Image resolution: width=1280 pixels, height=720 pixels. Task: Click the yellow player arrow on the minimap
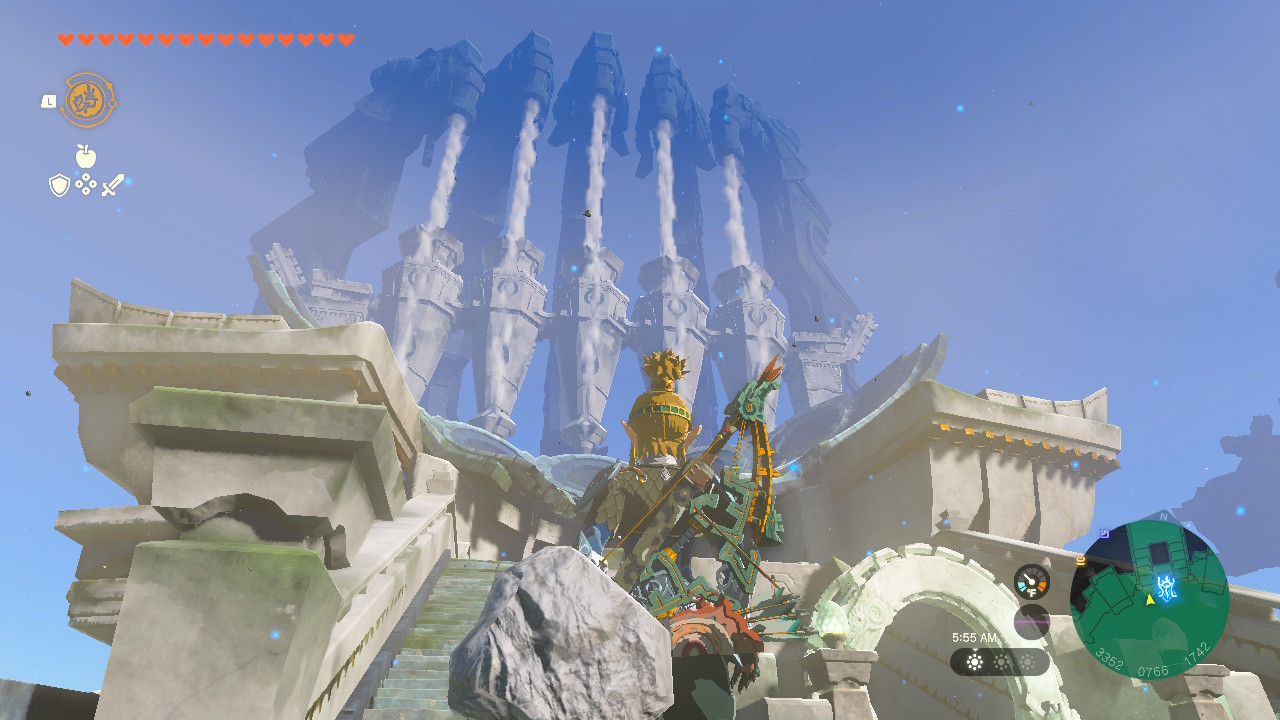point(1150,600)
